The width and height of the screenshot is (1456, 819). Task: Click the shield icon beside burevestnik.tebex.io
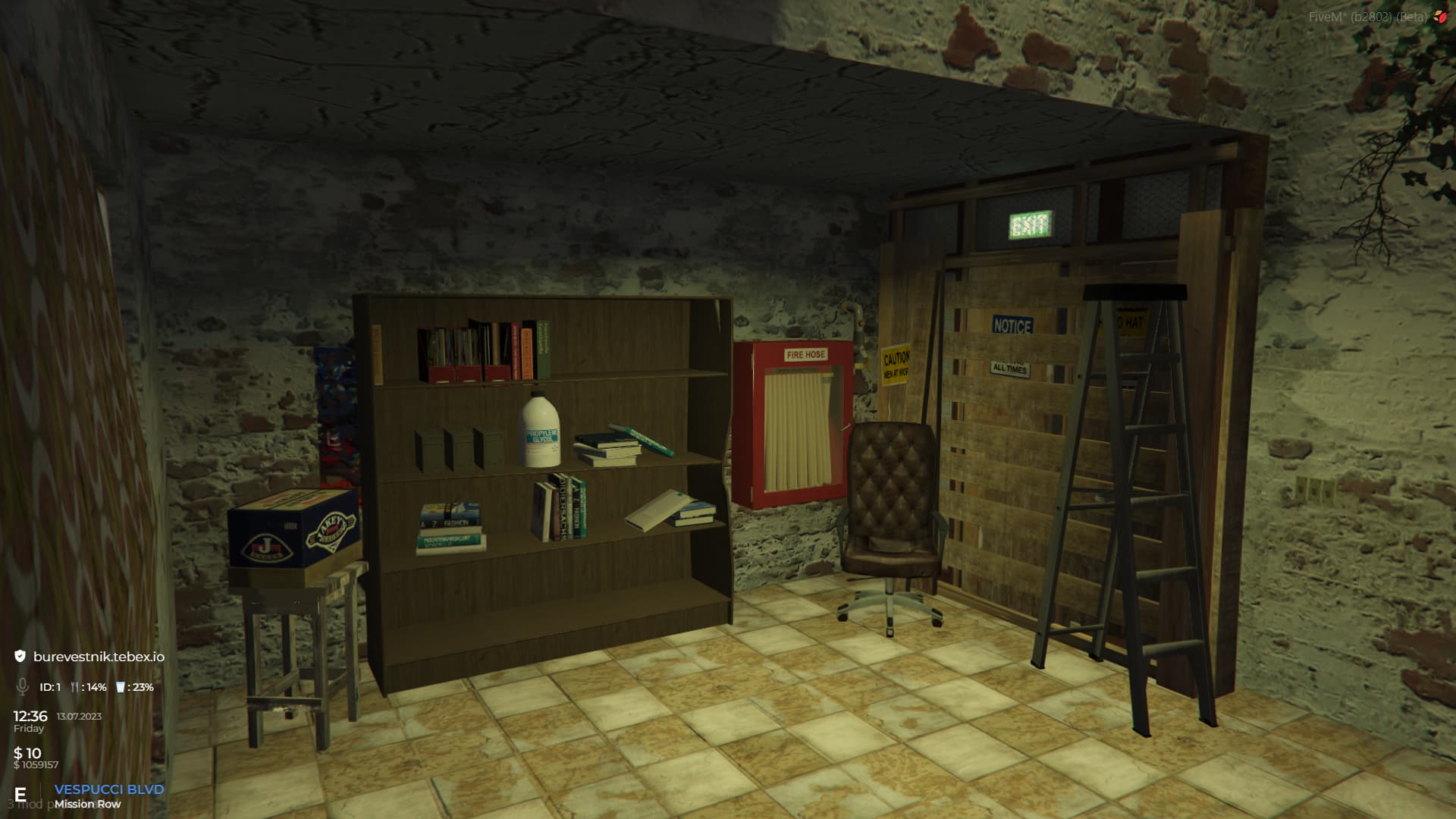tap(20, 656)
